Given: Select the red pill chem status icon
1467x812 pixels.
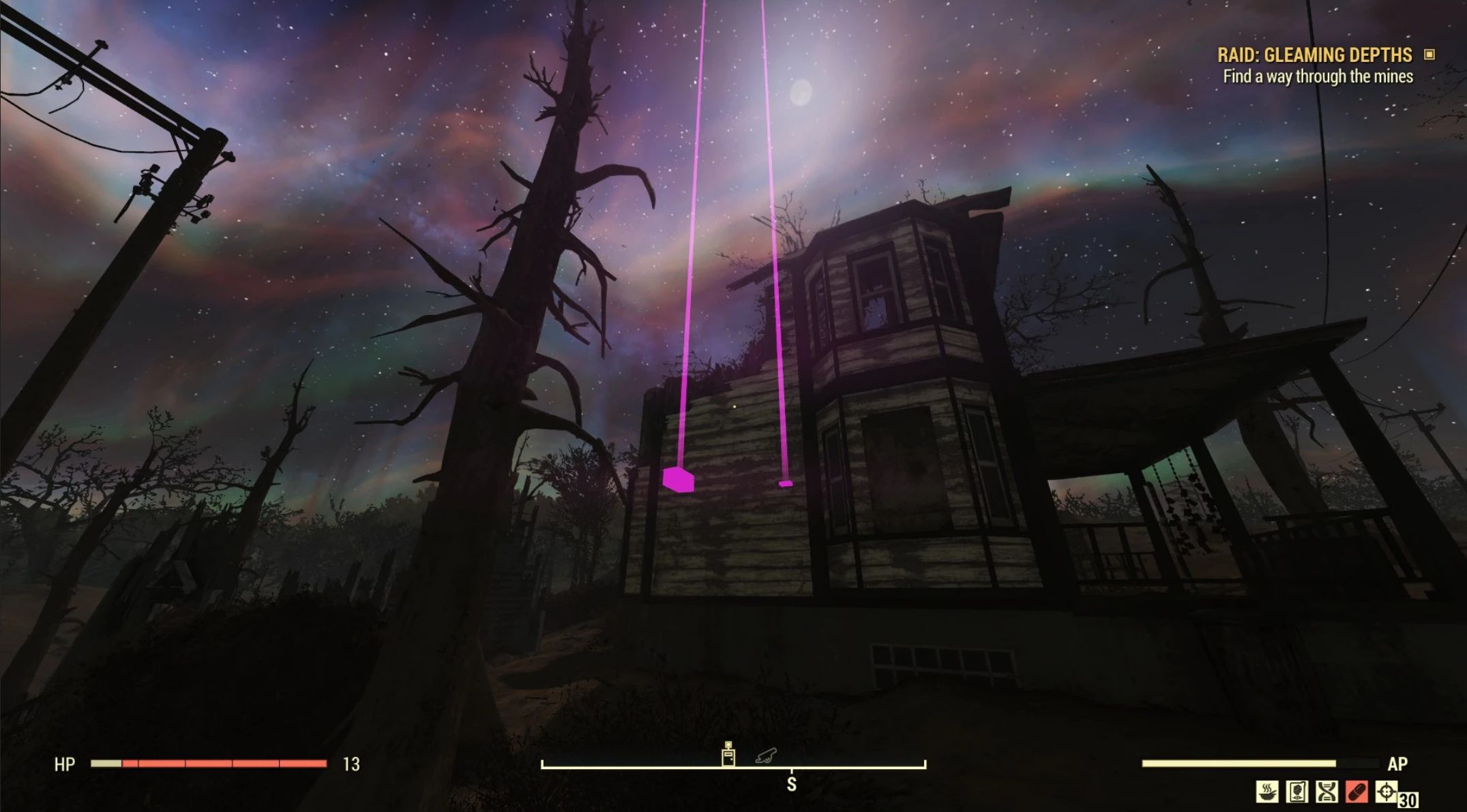Looking at the screenshot, I should (1357, 792).
